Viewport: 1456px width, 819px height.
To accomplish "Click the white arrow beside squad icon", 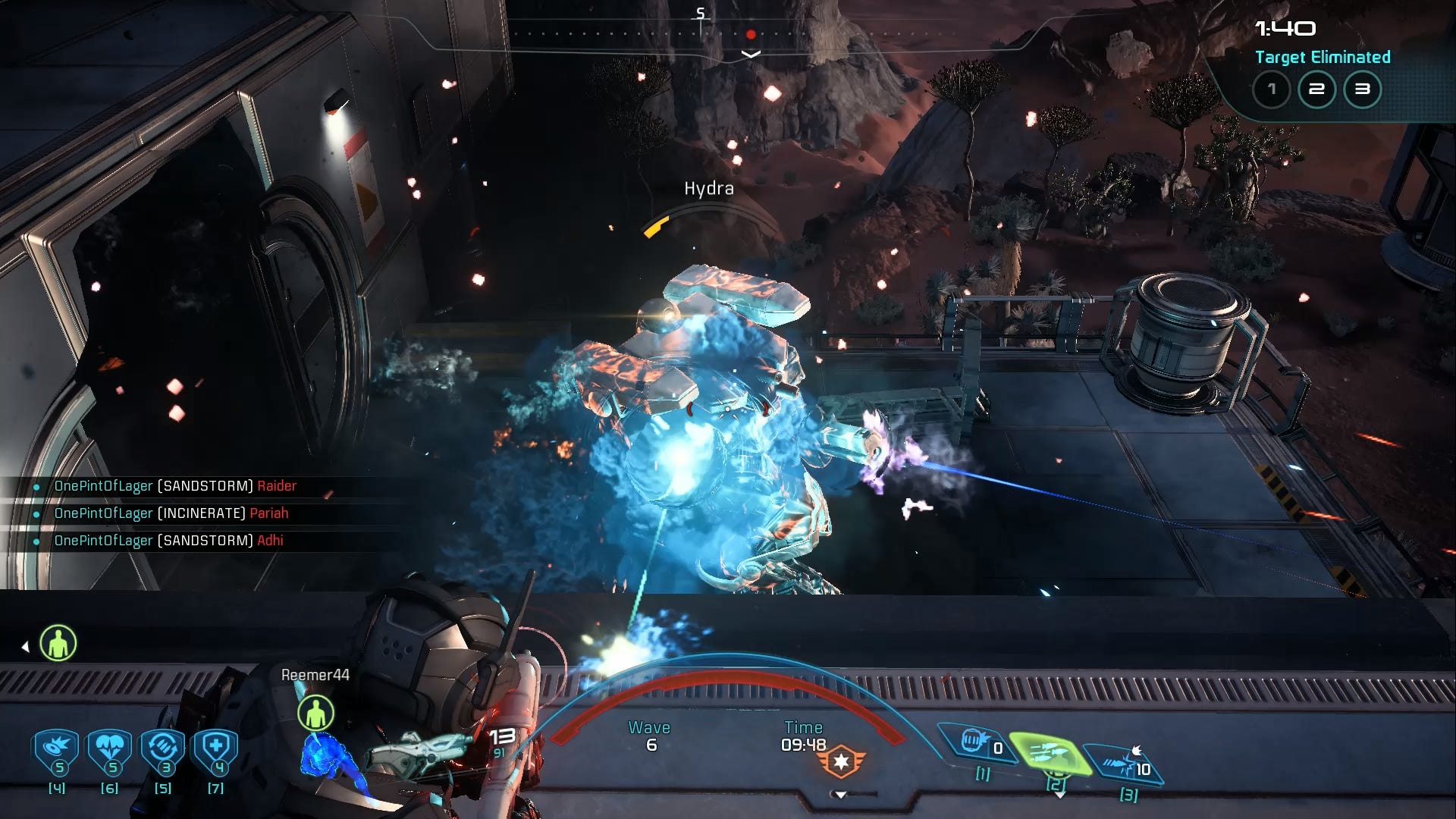I will pyautogui.click(x=25, y=647).
